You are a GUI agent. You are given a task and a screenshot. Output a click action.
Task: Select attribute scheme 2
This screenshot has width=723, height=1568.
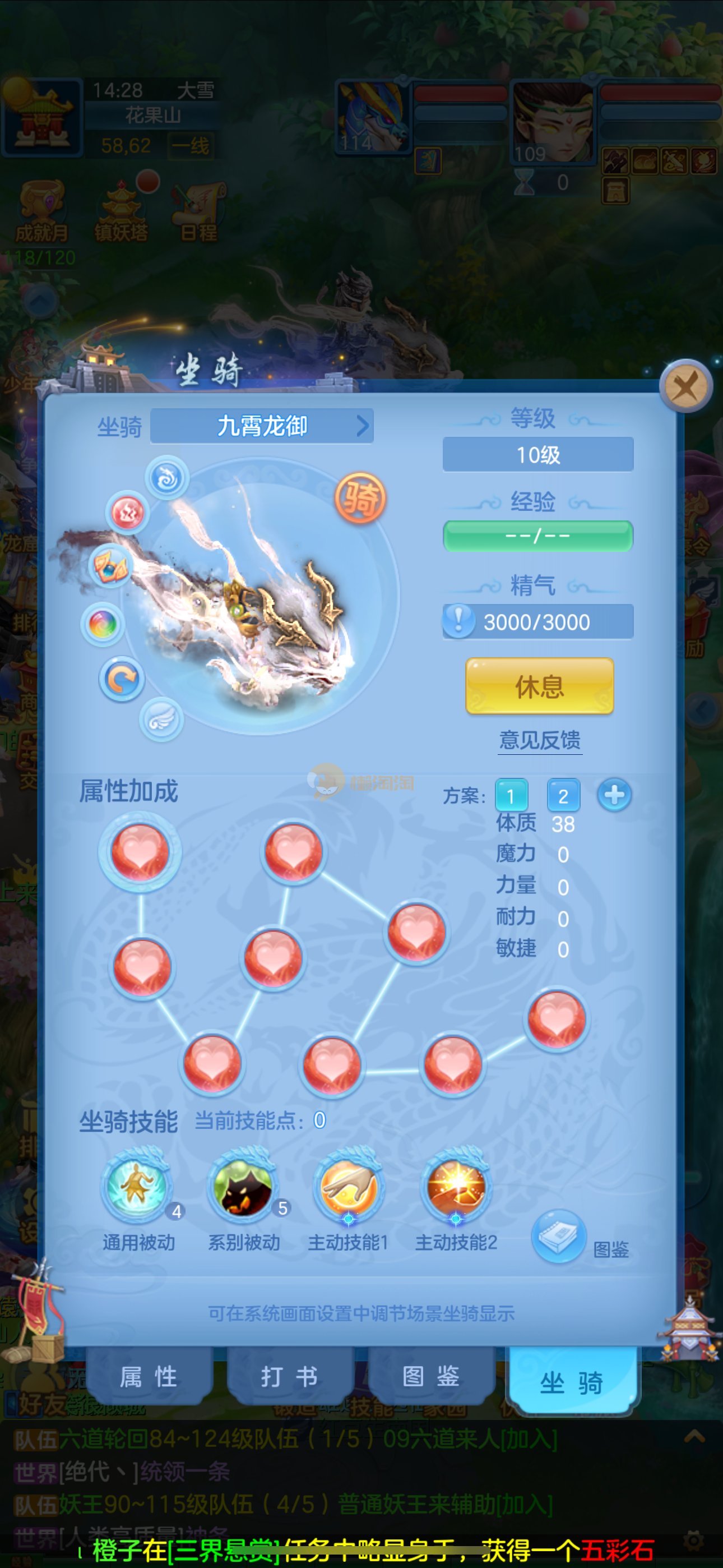[563, 796]
